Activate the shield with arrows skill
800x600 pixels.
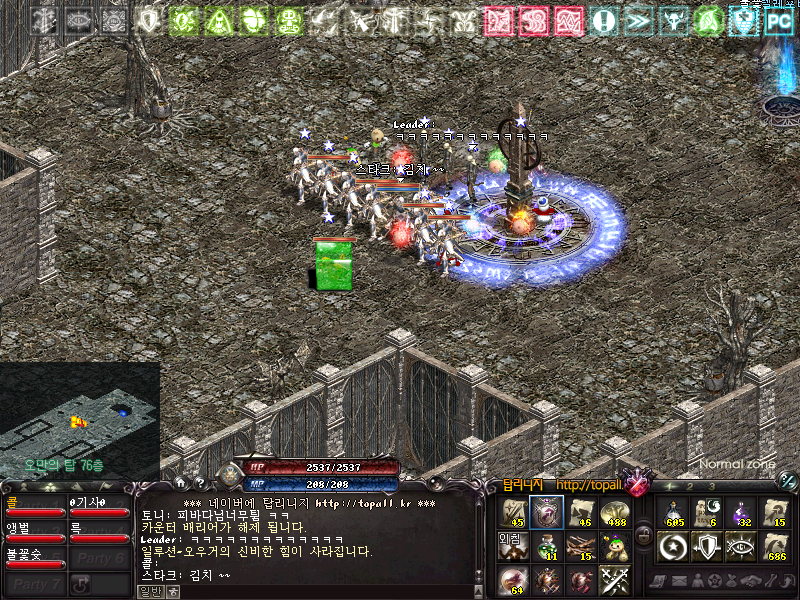708,546
